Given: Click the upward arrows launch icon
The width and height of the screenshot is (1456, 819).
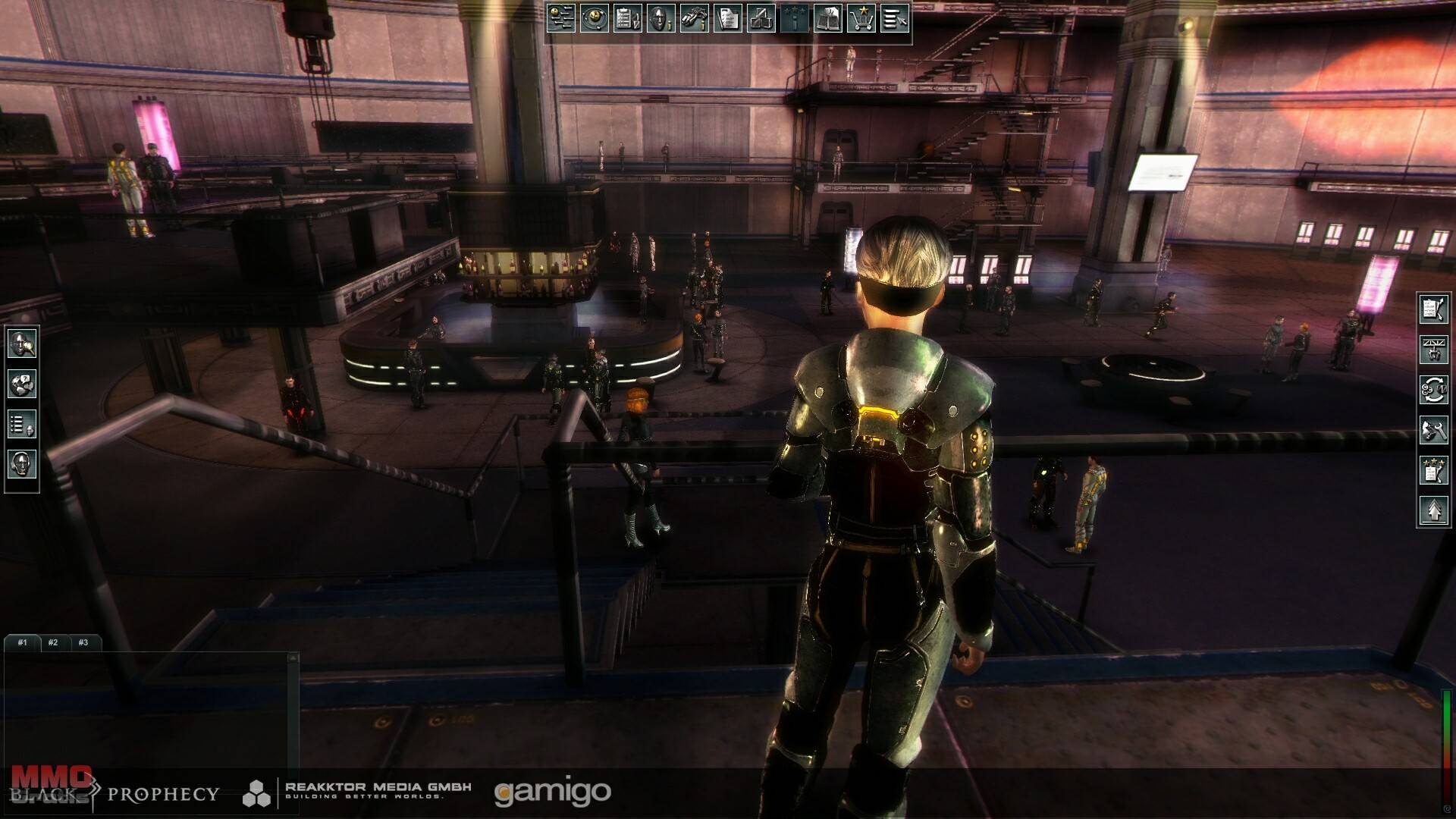Looking at the screenshot, I should pyautogui.click(x=1433, y=510).
